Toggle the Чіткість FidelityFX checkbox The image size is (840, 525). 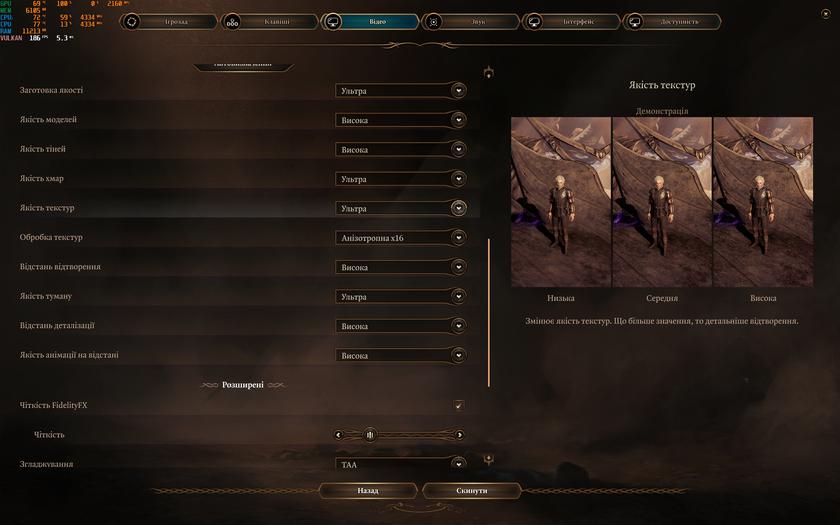pyautogui.click(x=459, y=405)
